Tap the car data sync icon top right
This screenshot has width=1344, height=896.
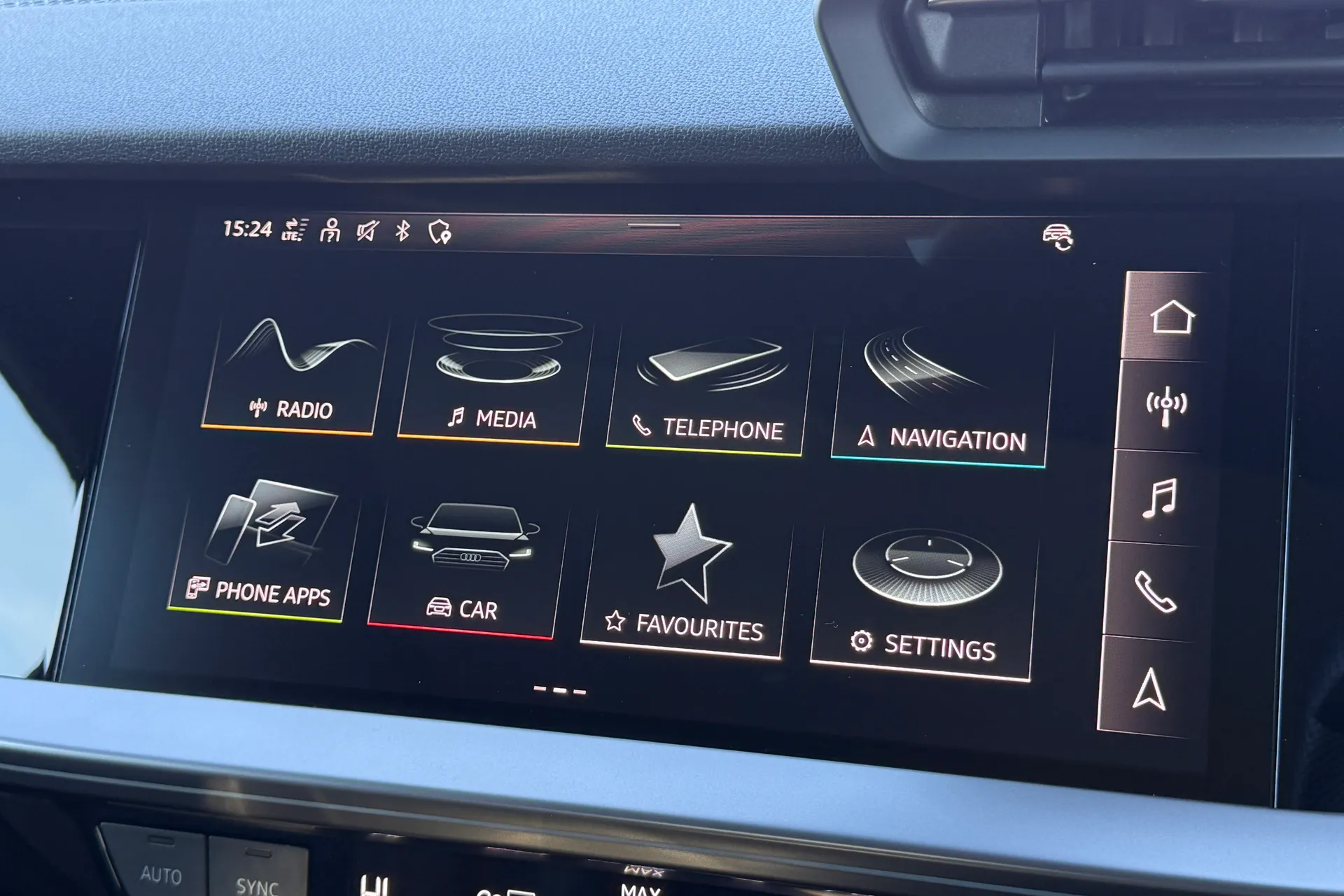(1058, 236)
